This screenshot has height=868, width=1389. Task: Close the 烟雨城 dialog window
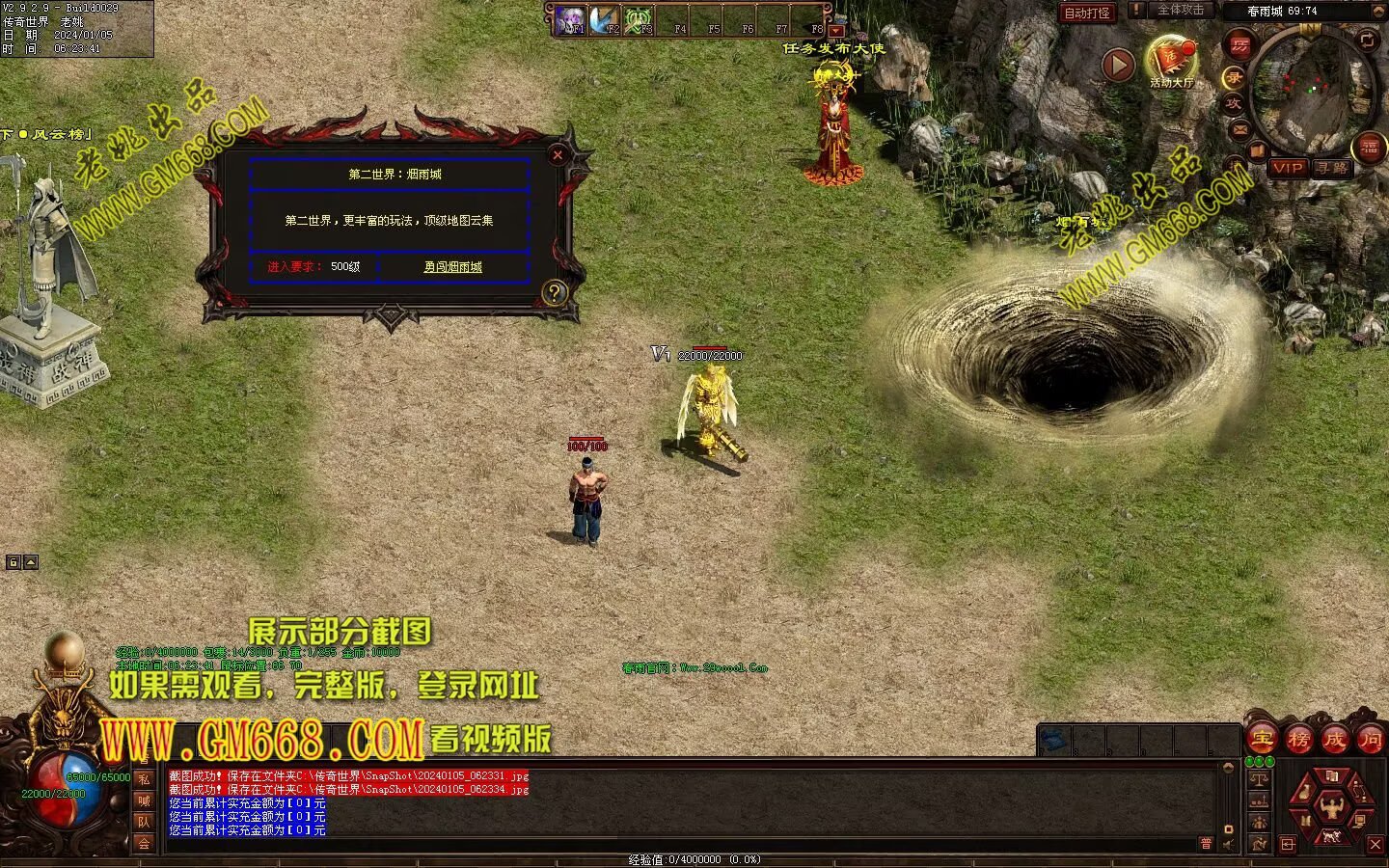(x=558, y=154)
